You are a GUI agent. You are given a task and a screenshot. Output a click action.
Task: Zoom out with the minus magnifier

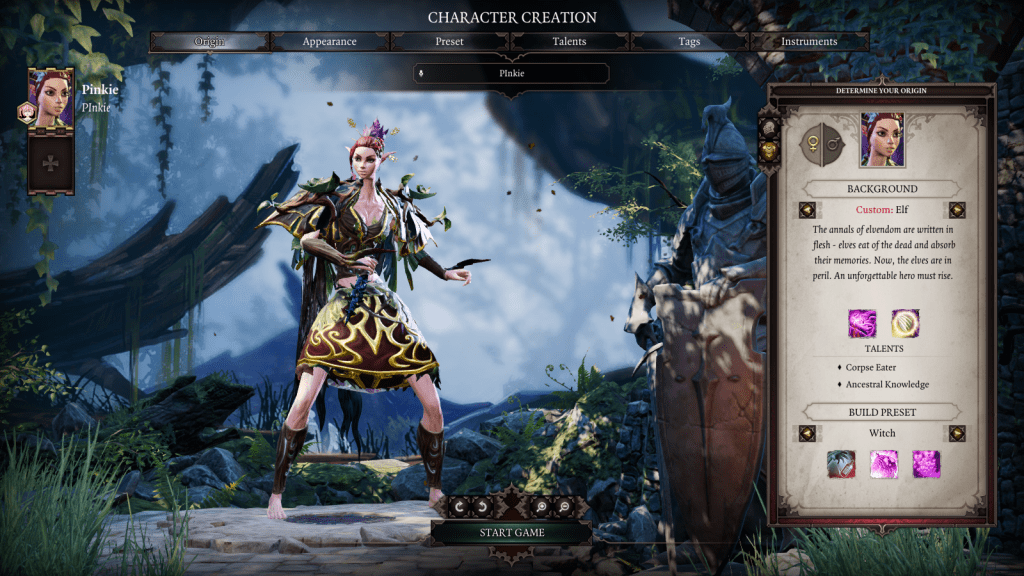pyautogui.click(x=564, y=507)
